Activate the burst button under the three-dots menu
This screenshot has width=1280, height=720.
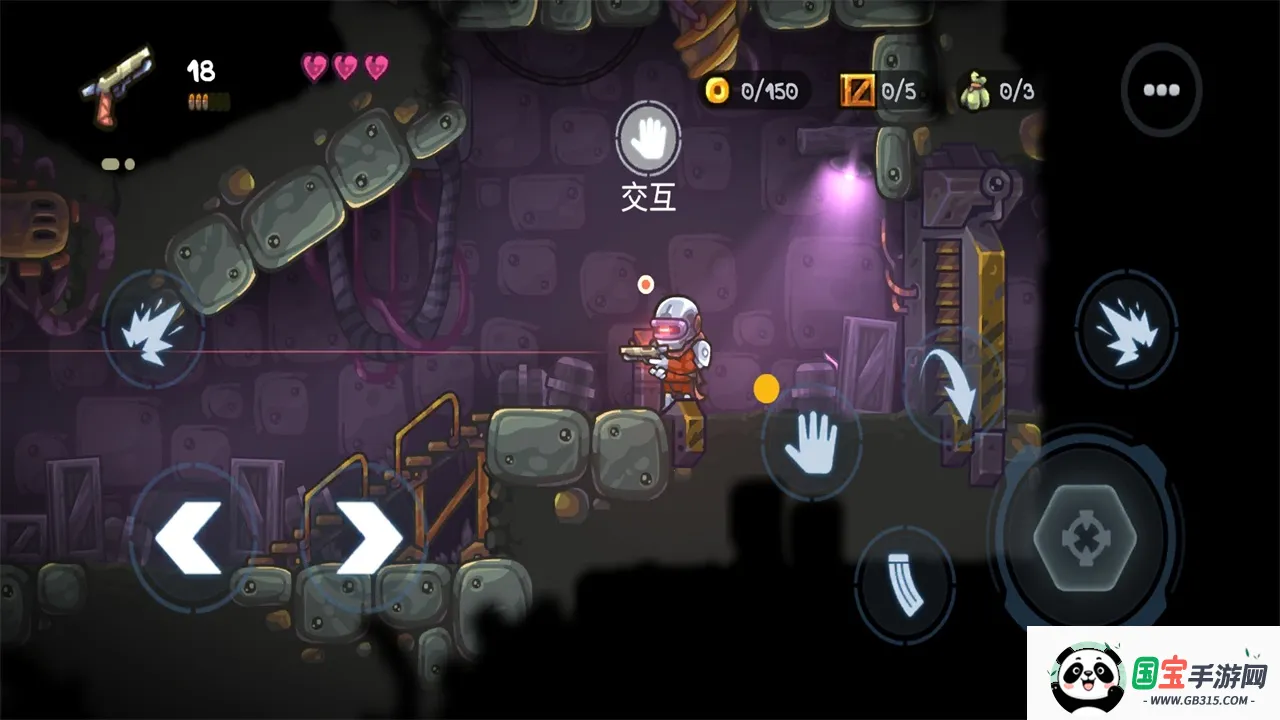tap(1125, 329)
